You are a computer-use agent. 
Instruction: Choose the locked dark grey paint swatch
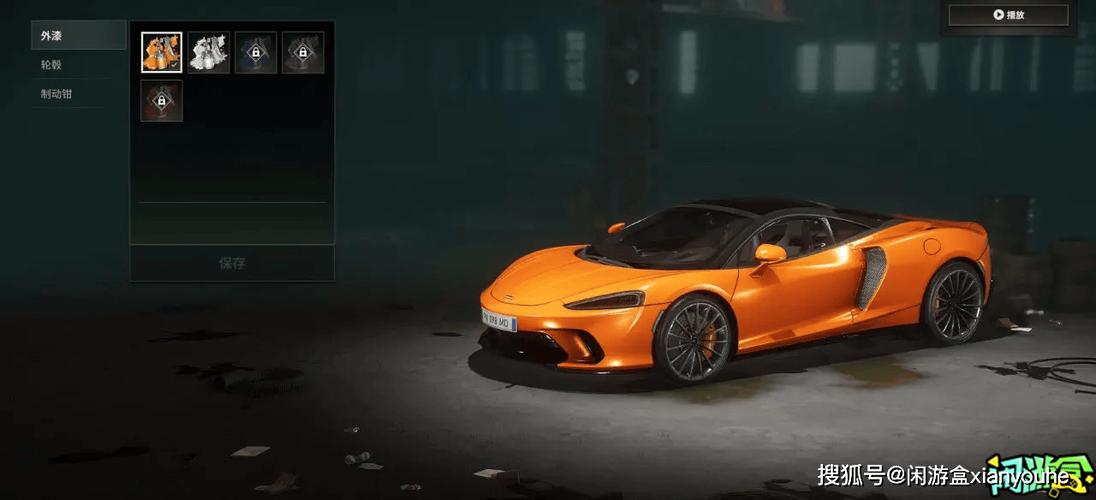coord(303,52)
